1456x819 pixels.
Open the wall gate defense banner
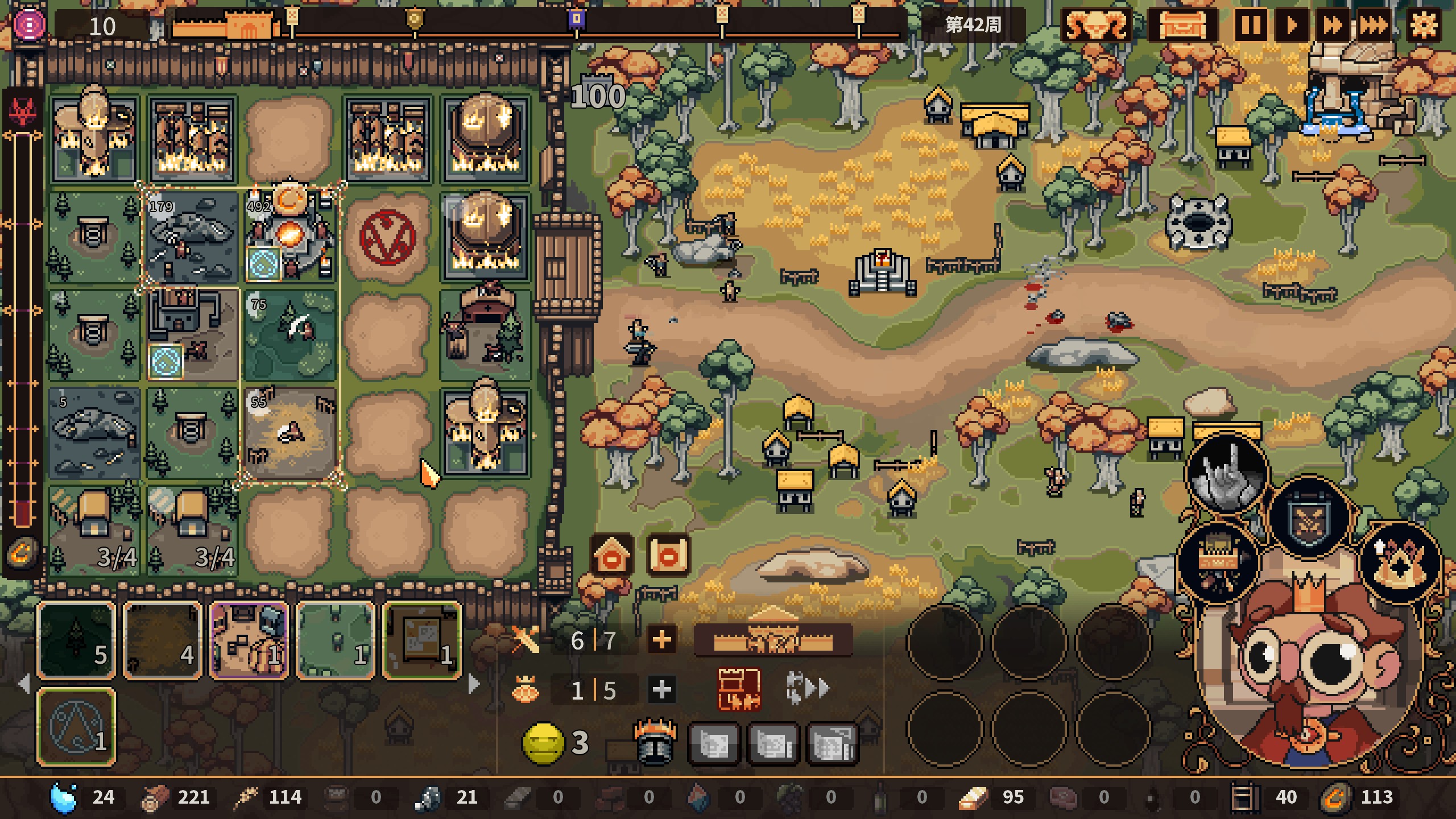(773, 639)
